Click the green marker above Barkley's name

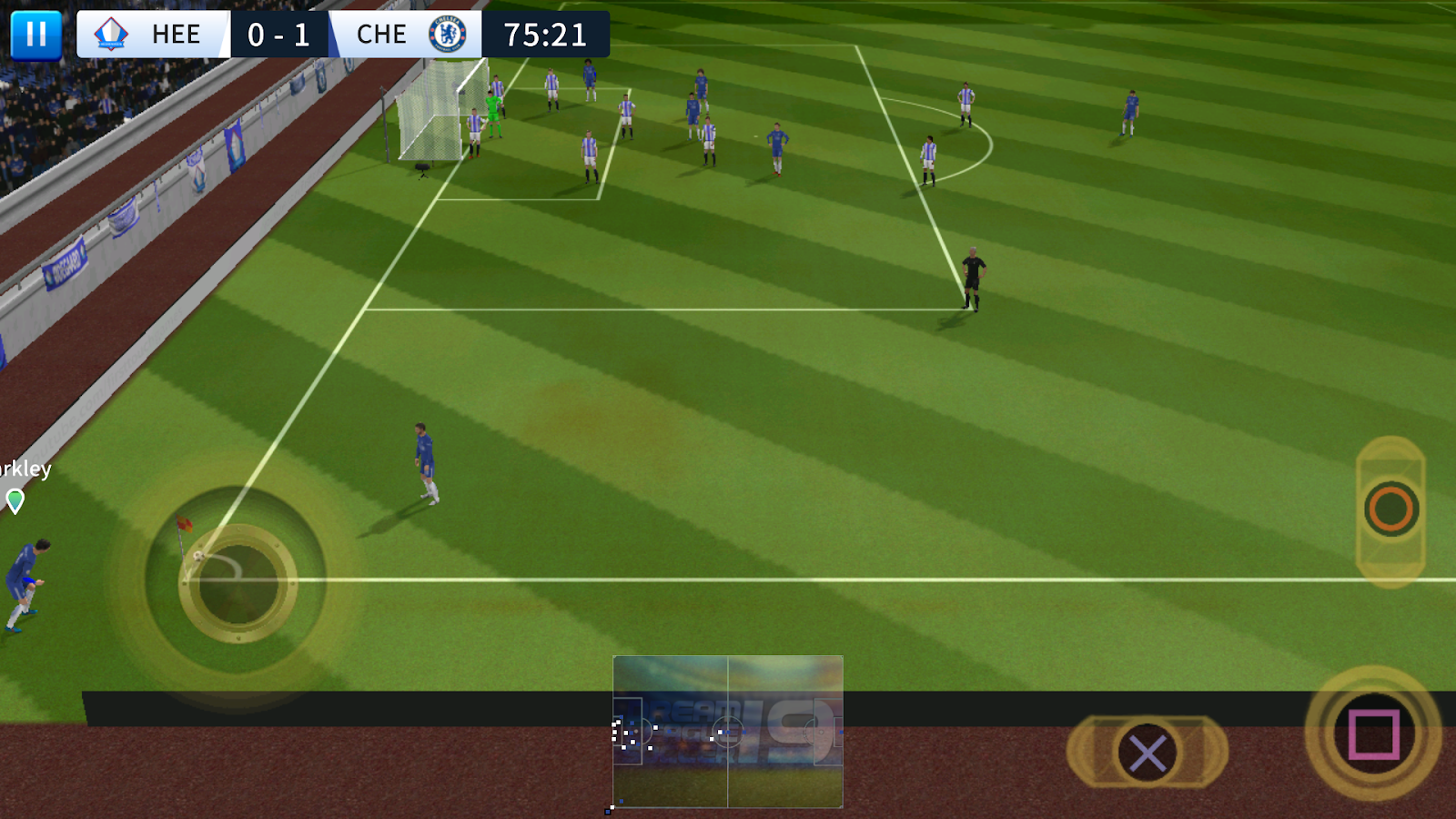point(15,500)
